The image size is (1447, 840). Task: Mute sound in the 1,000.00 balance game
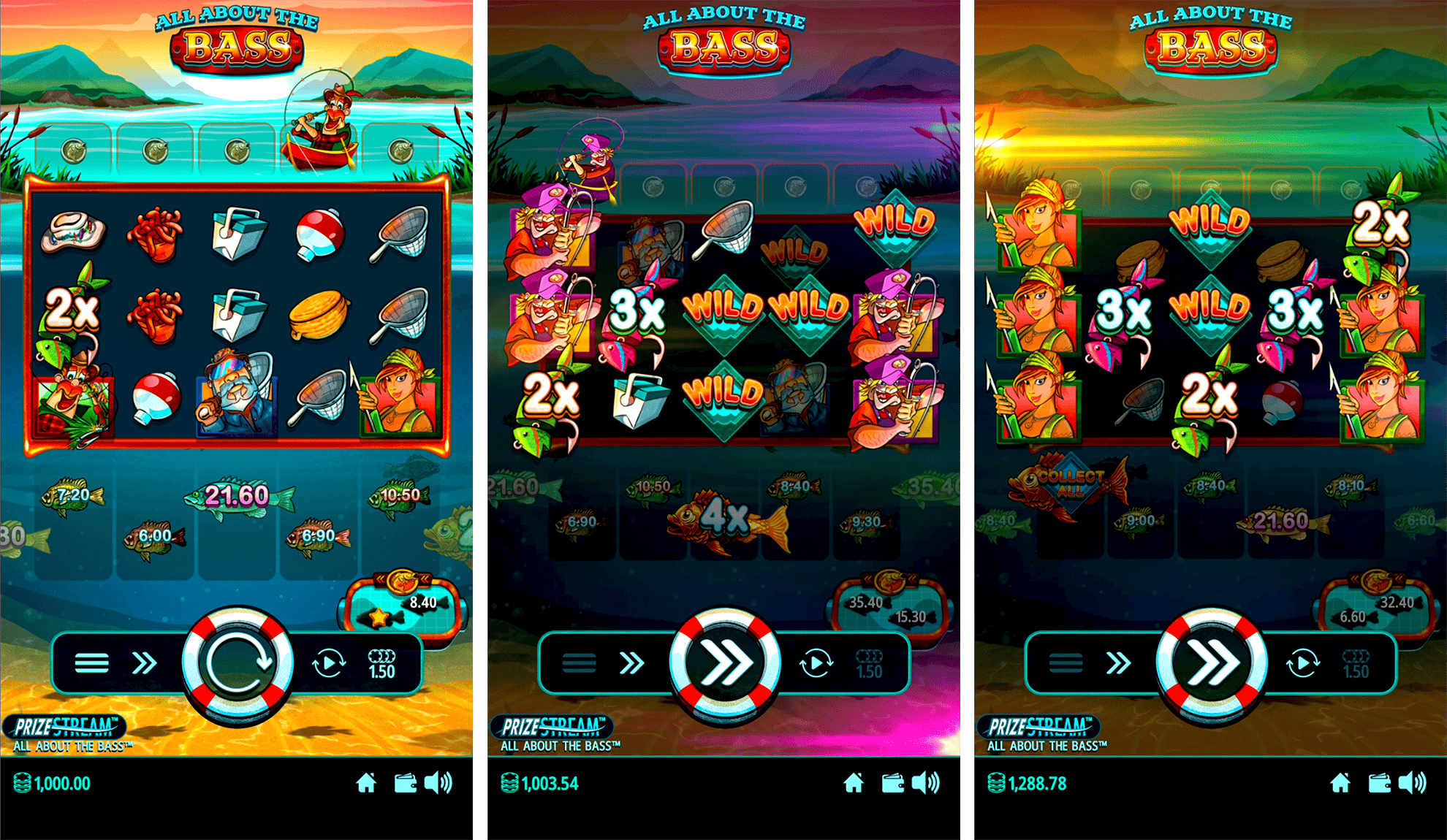click(x=438, y=784)
